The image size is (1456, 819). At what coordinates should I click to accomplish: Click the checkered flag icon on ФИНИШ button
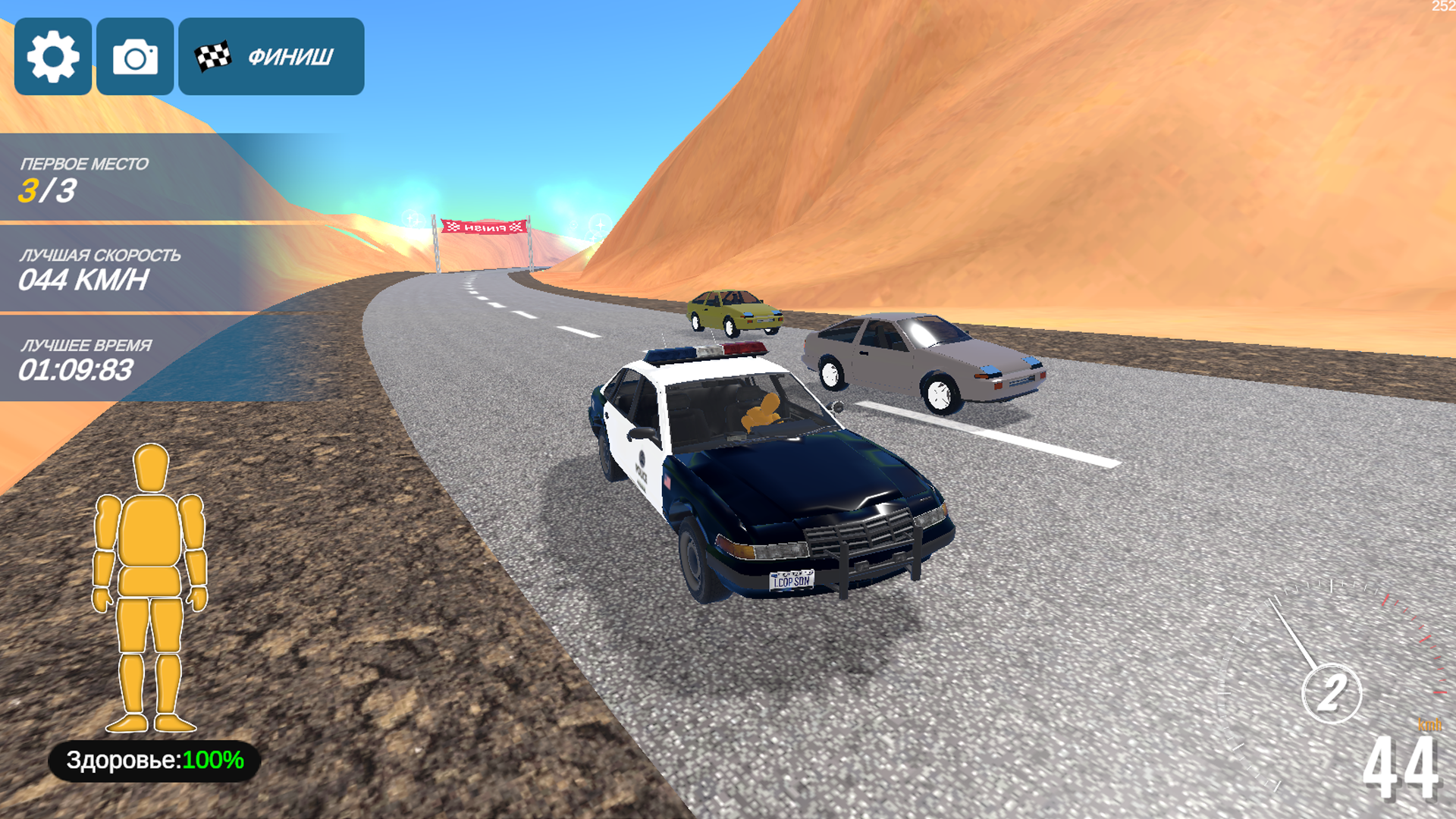pos(213,55)
